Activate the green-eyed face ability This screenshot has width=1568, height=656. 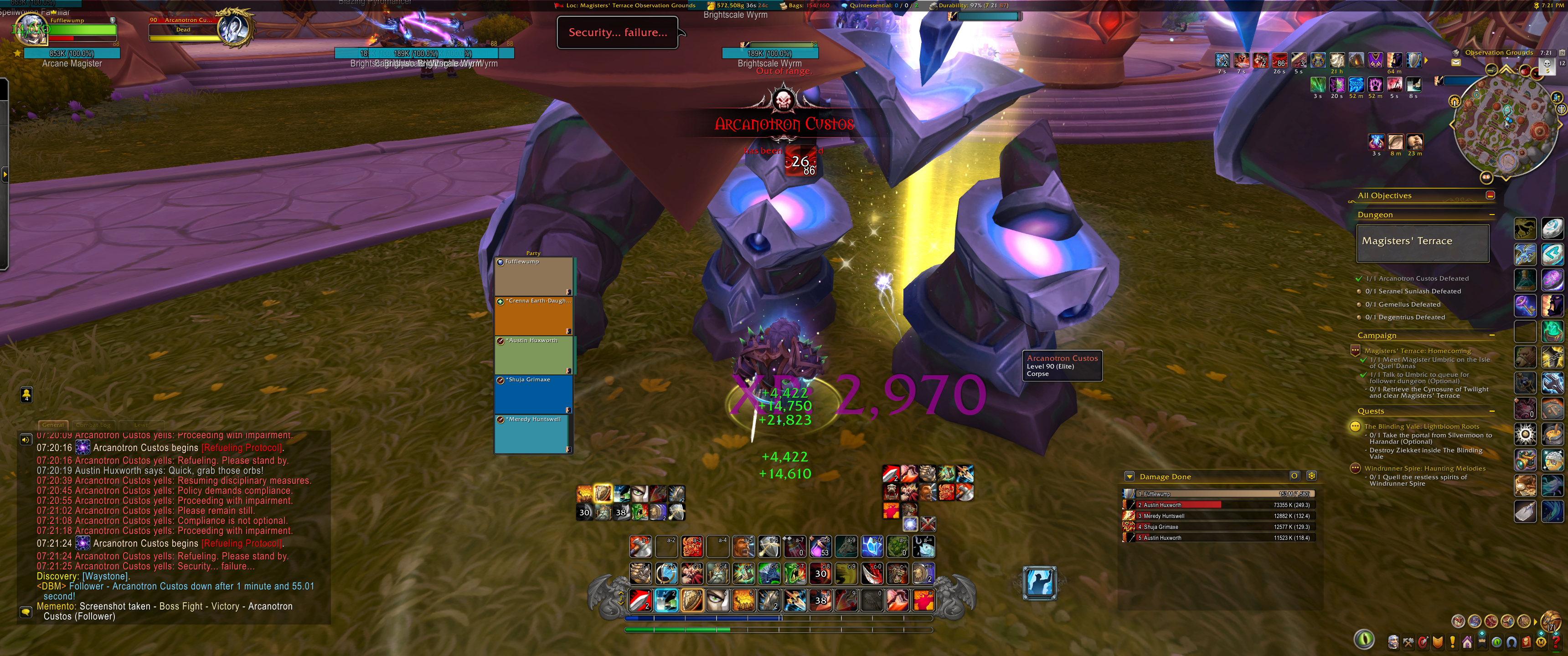tap(717, 600)
